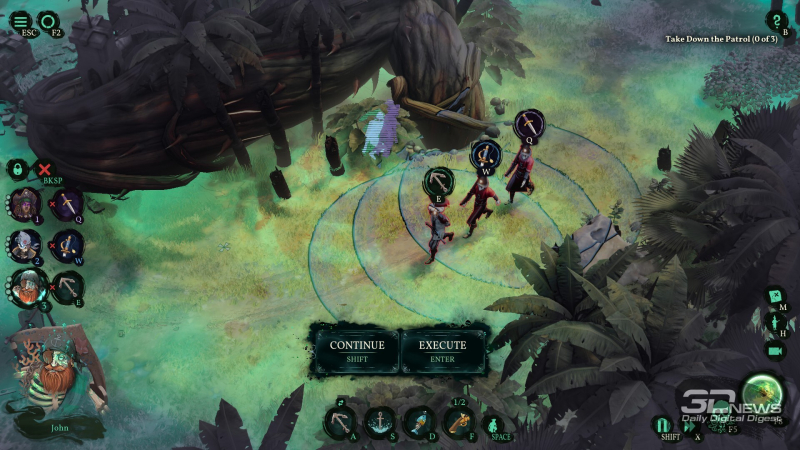Select the pale-haired crew portrait
This screenshot has height=450, width=800.
pyautogui.click(x=24, y=245)
